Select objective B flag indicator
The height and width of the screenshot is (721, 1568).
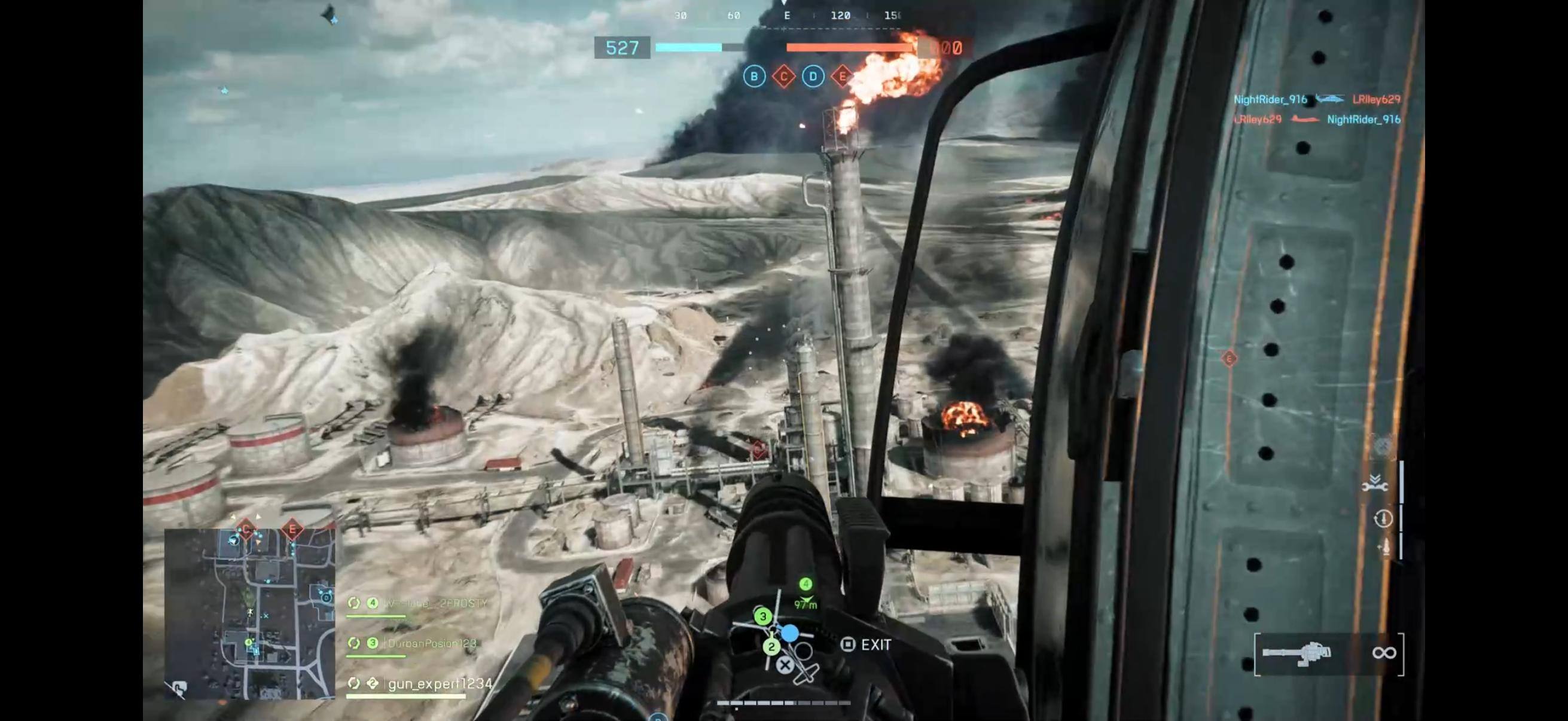point(754,77)
